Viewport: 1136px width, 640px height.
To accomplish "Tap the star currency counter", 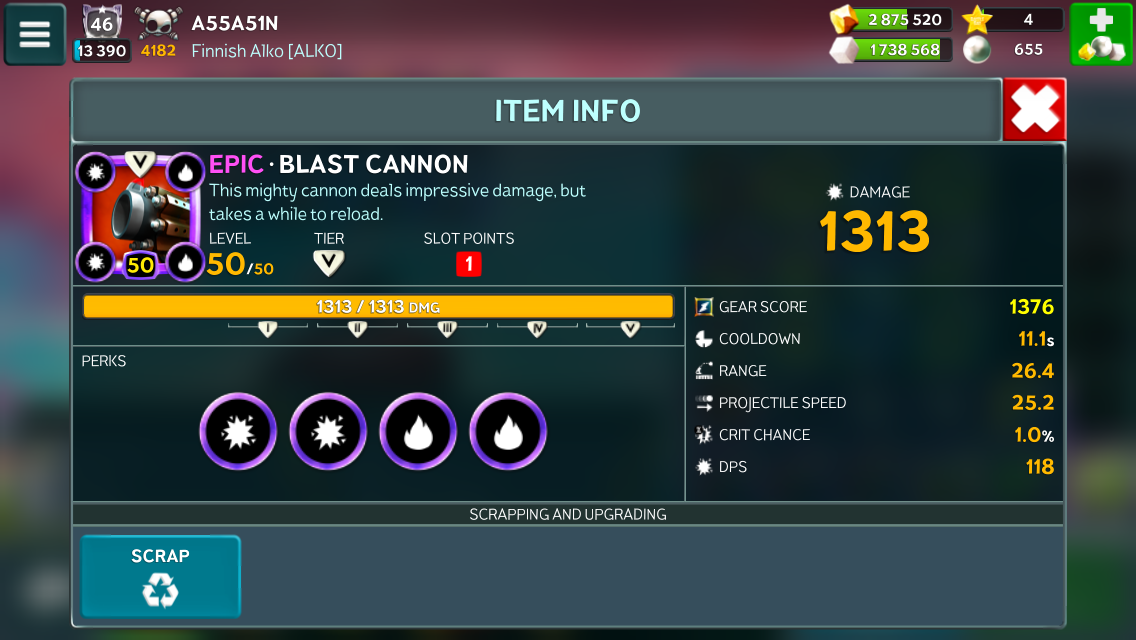I will [x=1013, y=19].
